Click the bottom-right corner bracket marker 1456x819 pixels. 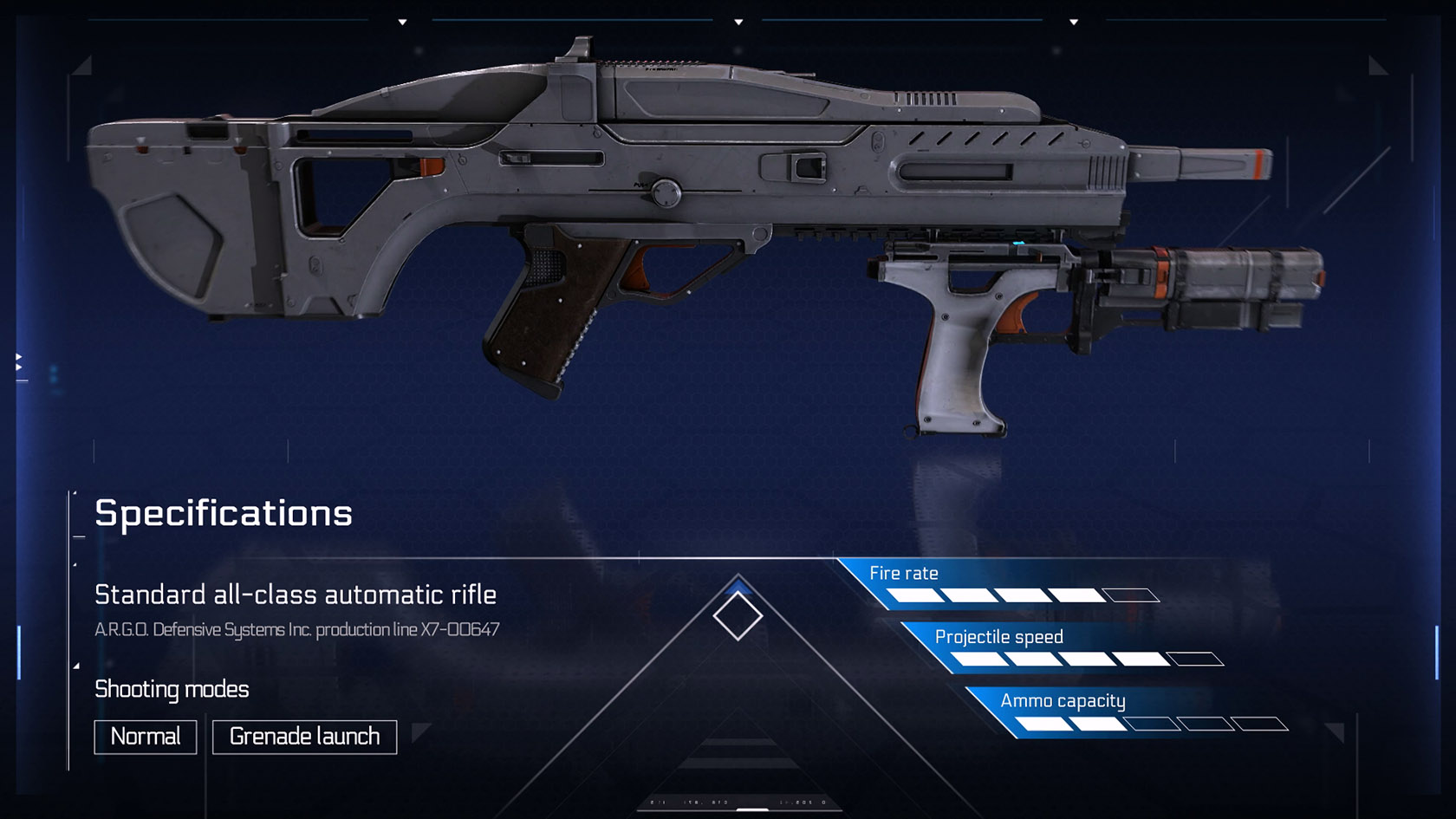point(1335,733)
